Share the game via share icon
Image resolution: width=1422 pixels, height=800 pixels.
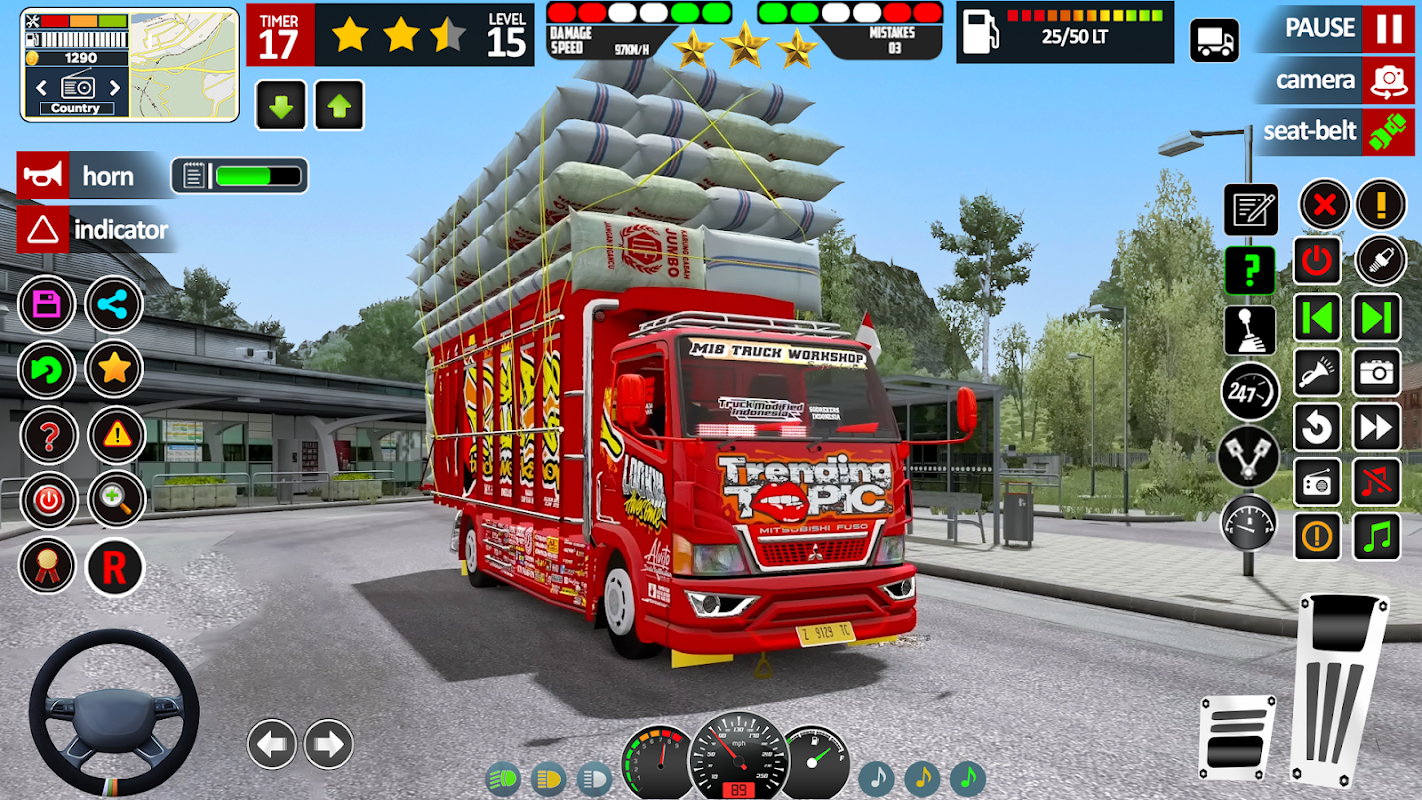coord(114,305)
